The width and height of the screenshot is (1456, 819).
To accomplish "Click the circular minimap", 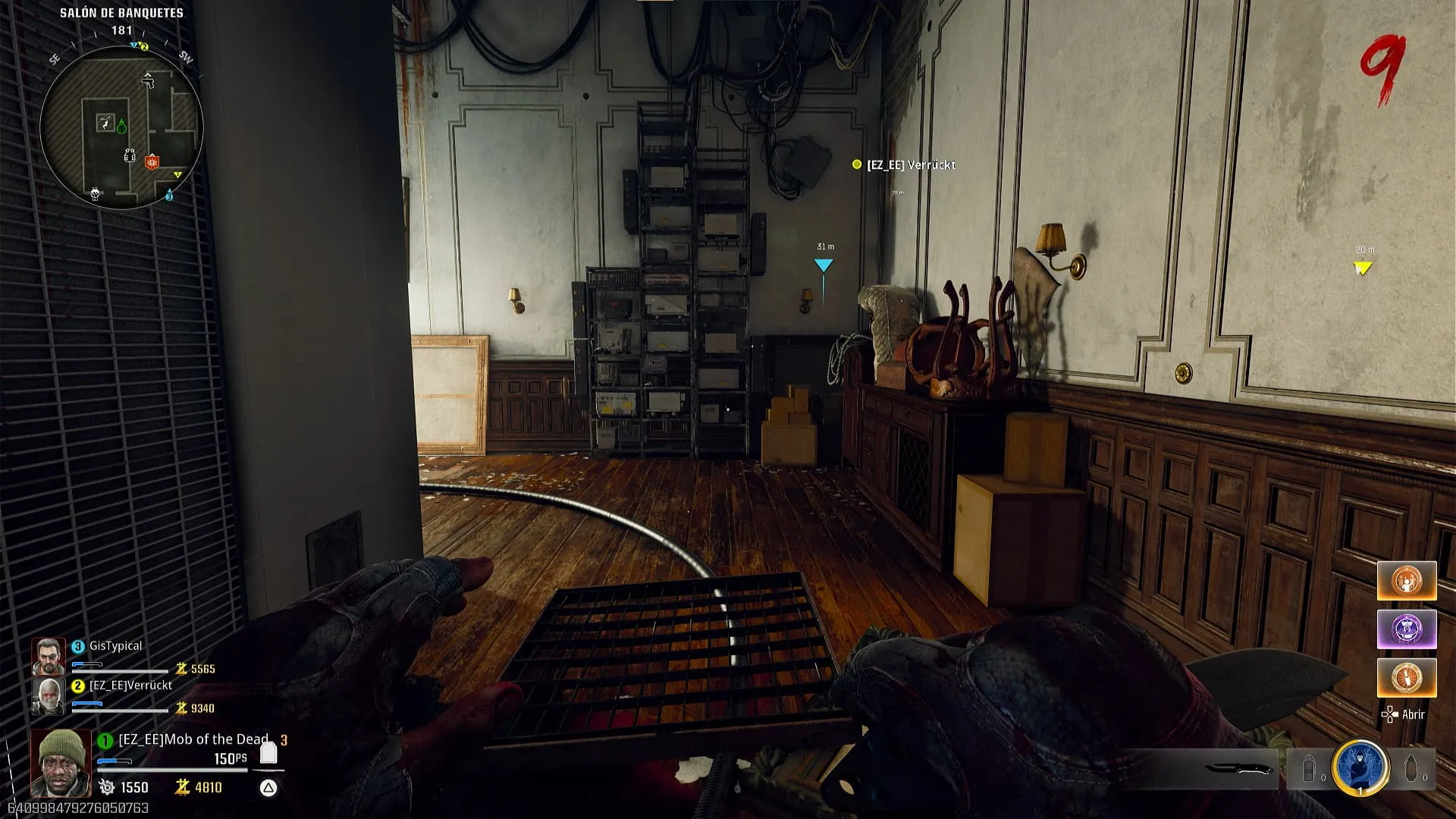I will 121,127.
